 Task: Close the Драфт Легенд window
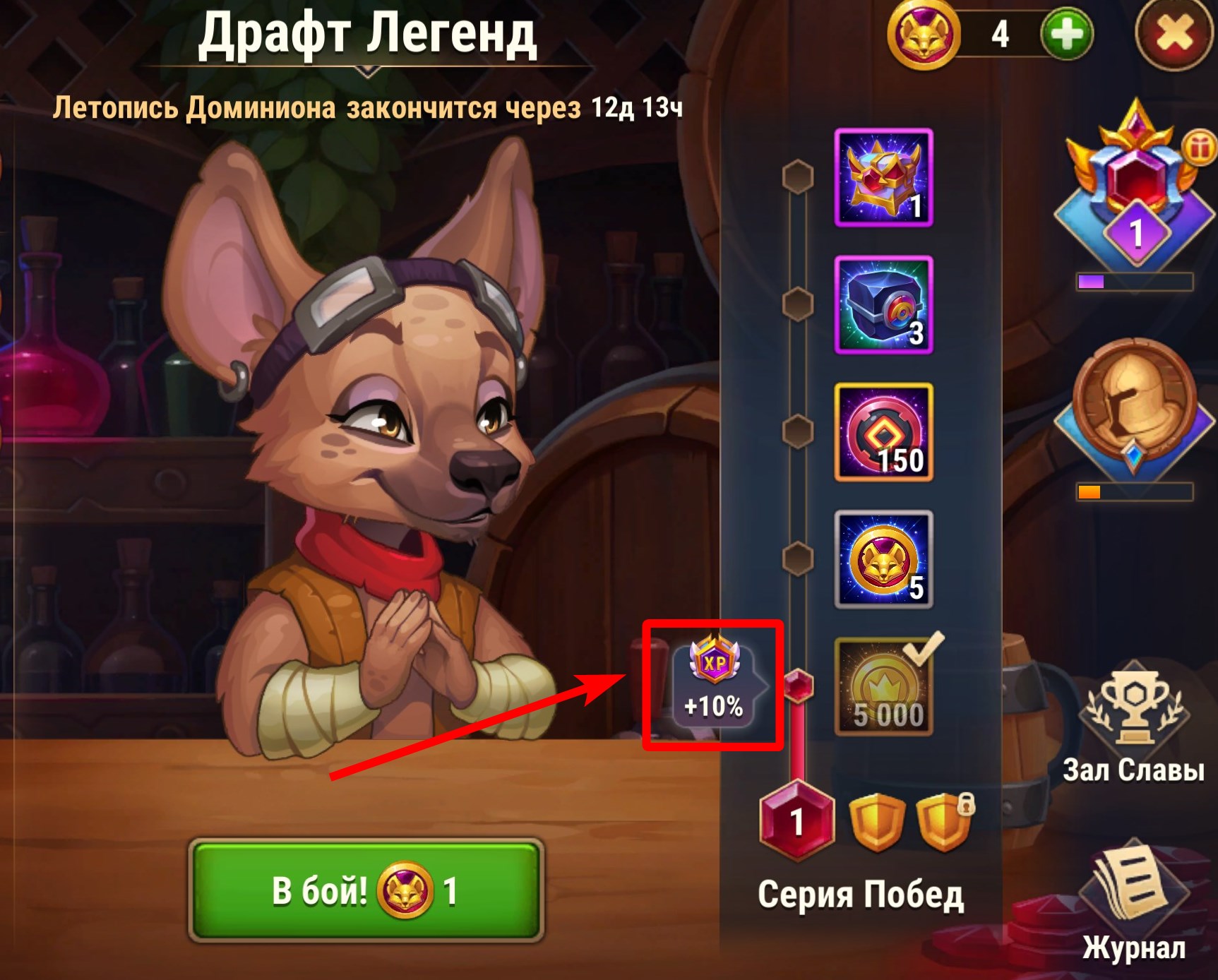coord(1174,34)
